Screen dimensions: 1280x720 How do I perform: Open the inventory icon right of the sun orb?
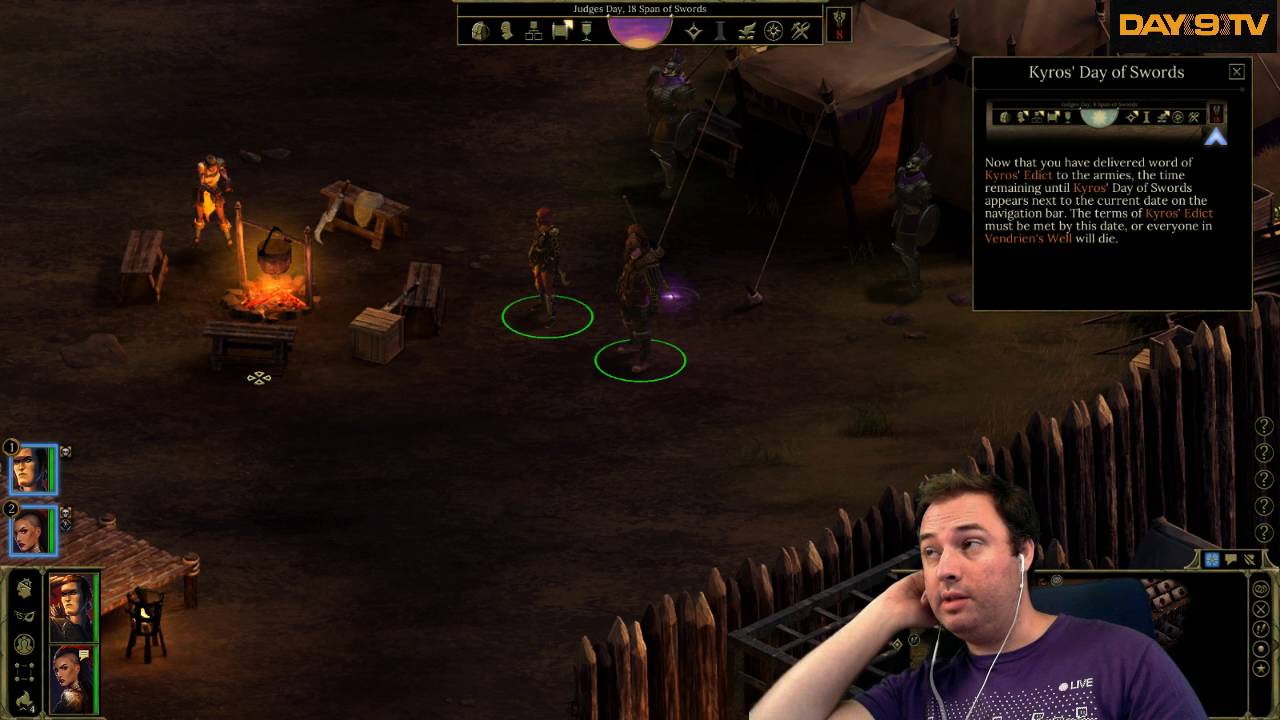tap(694, 30)
